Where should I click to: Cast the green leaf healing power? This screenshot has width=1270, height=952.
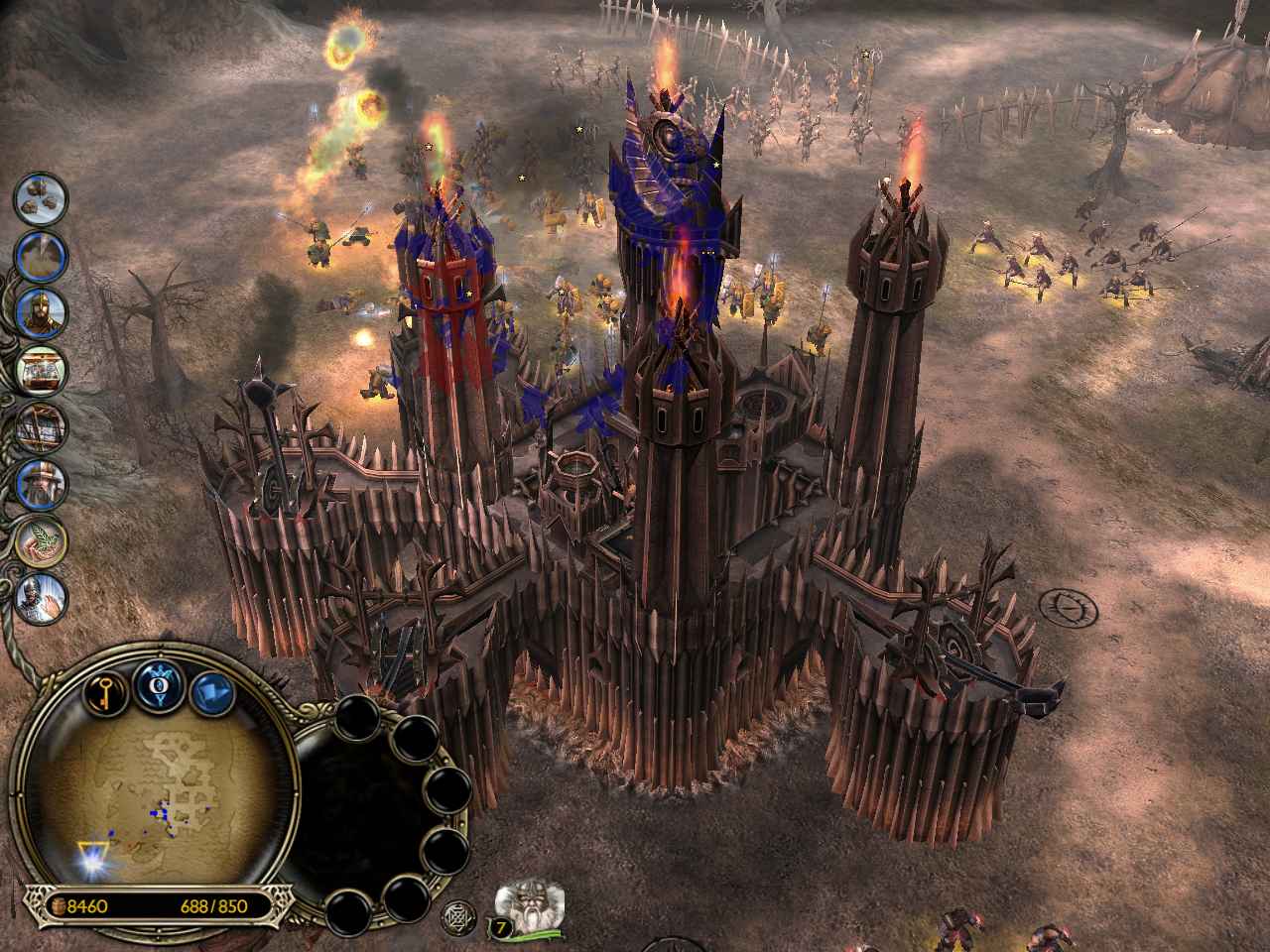pyautogui.click(x=42, y=540)
